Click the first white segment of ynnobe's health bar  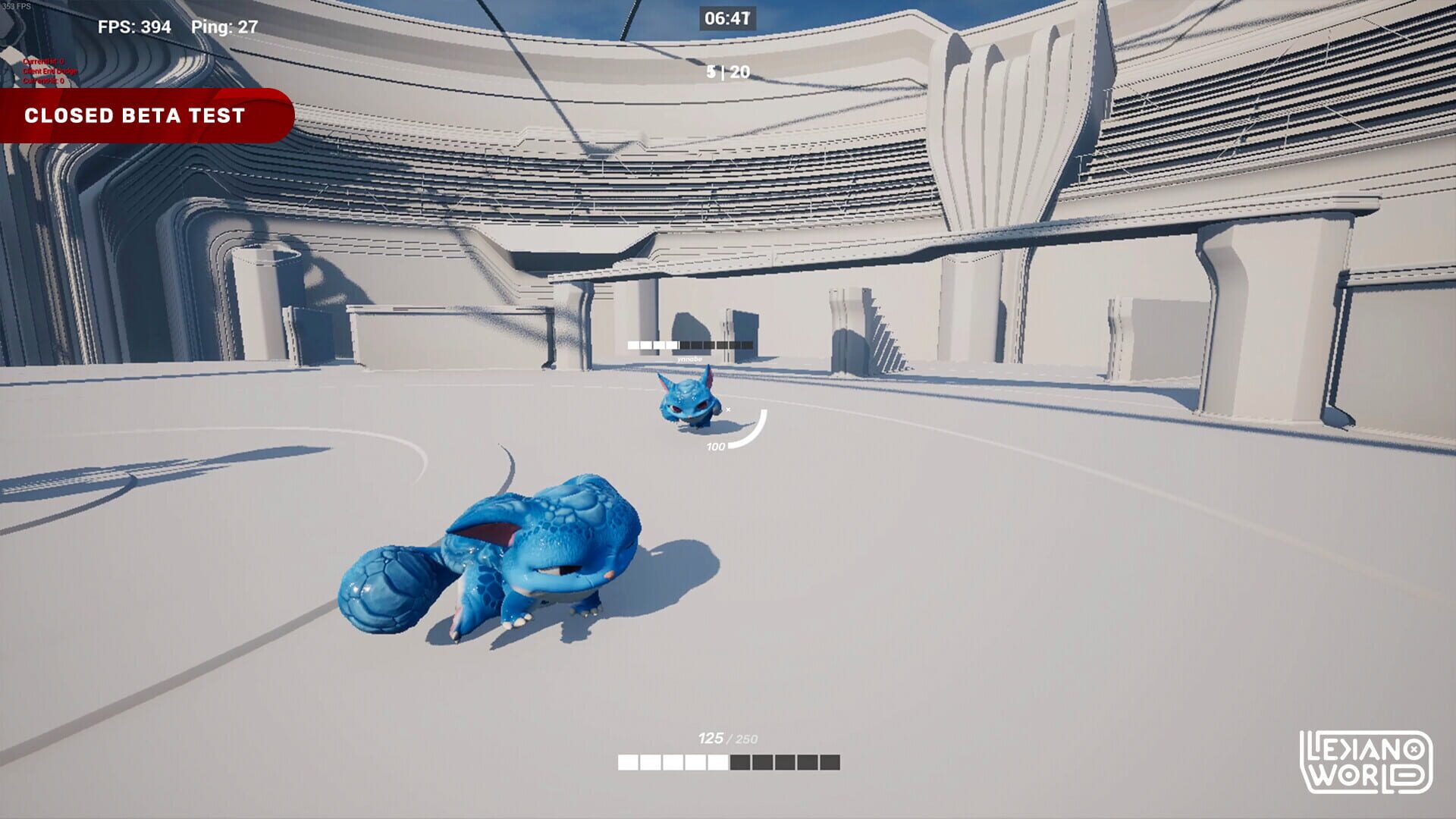coord(633,346)
